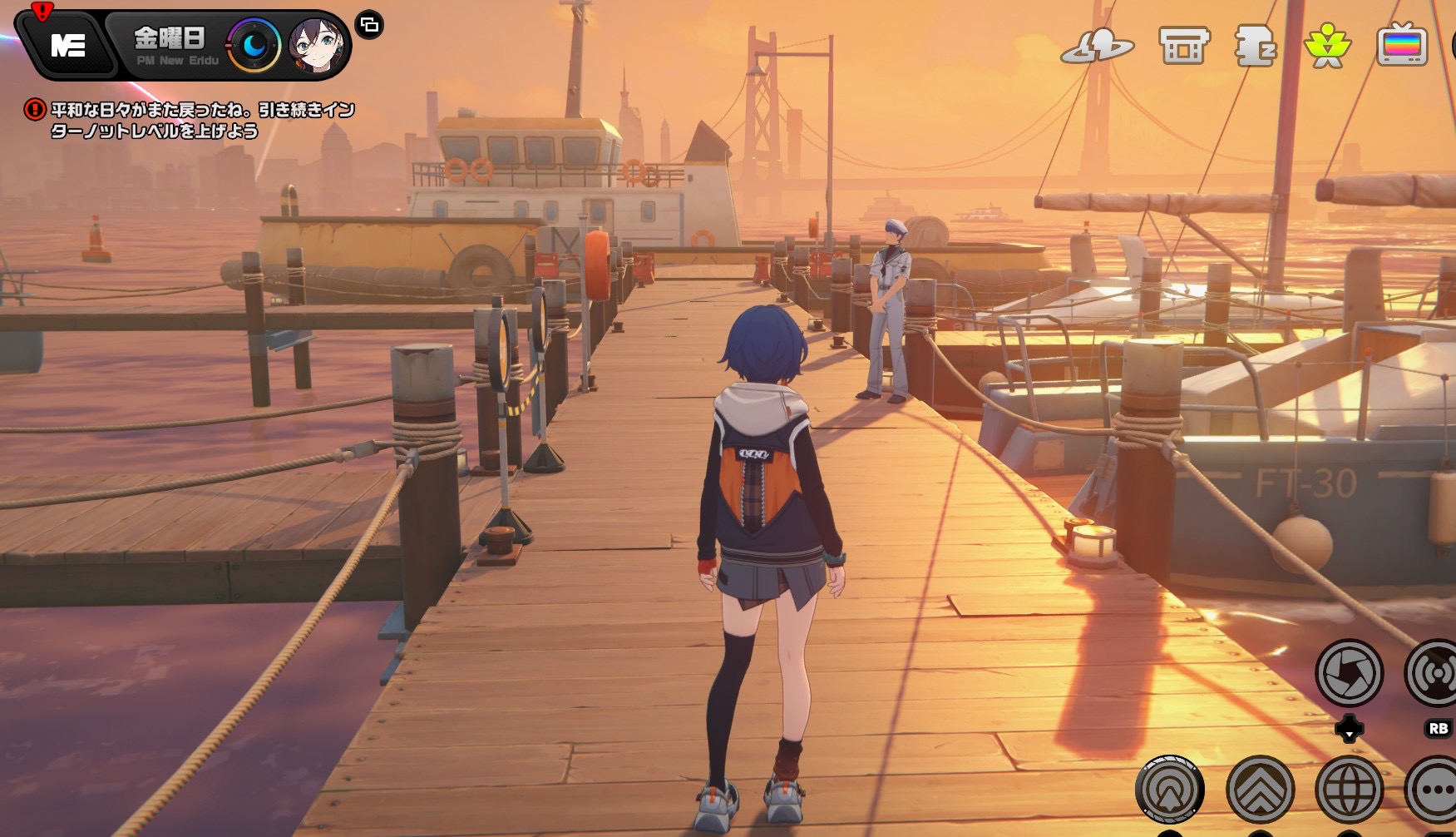The image size is (1456, 837).
Task: Open the shop storefront icon
Action: [x=1183, y=46]
